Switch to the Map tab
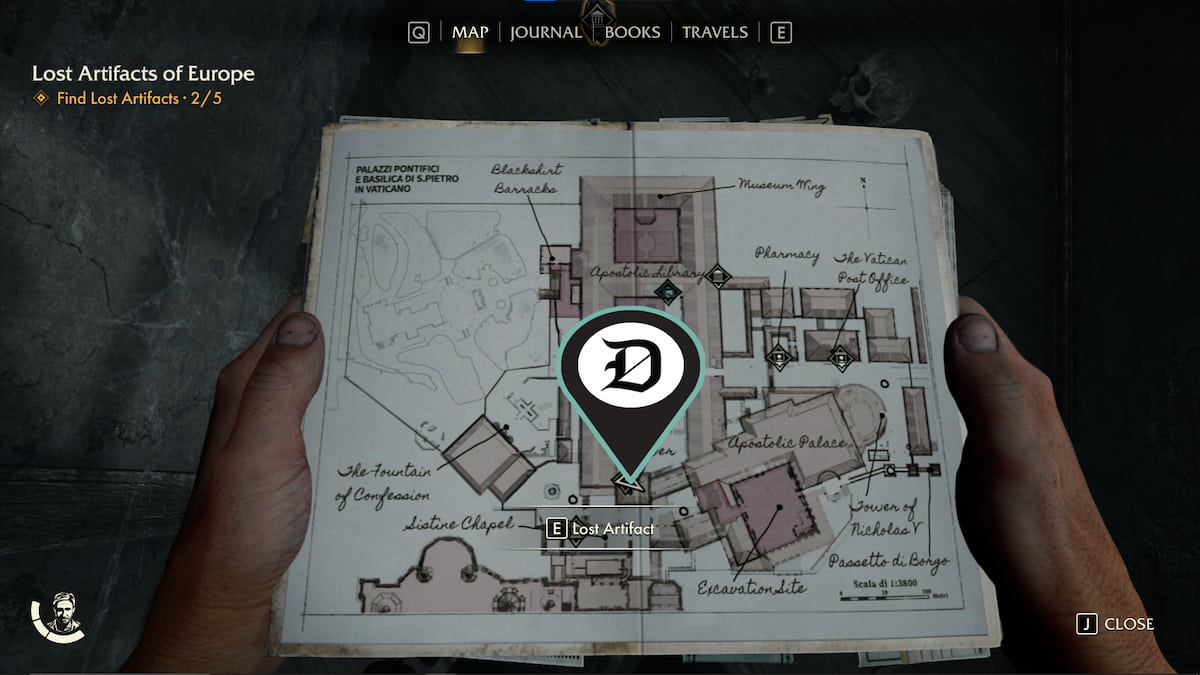 (x=470, y=32)
